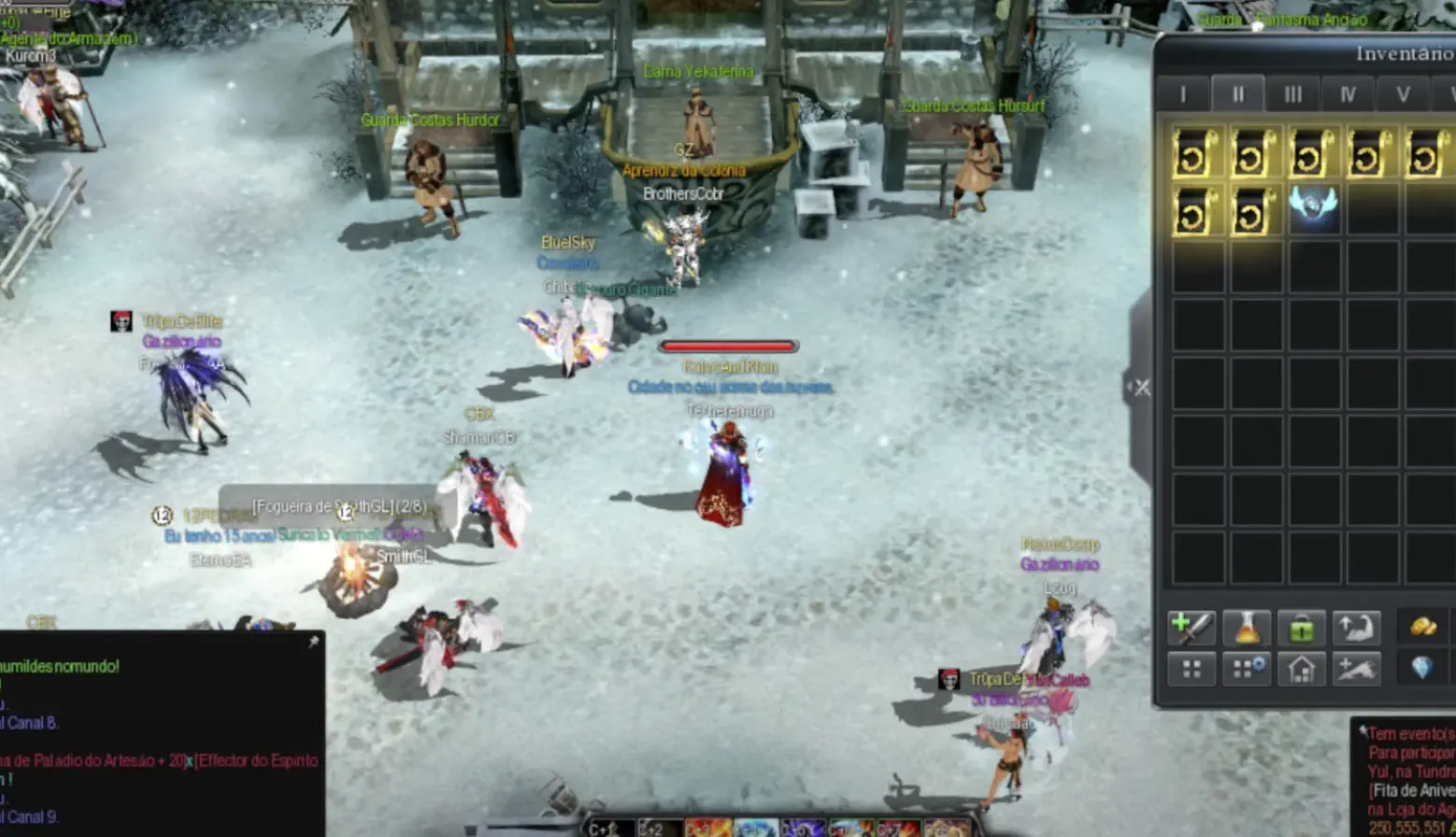Switch to inventory tab III

(x=1293, y=92)
